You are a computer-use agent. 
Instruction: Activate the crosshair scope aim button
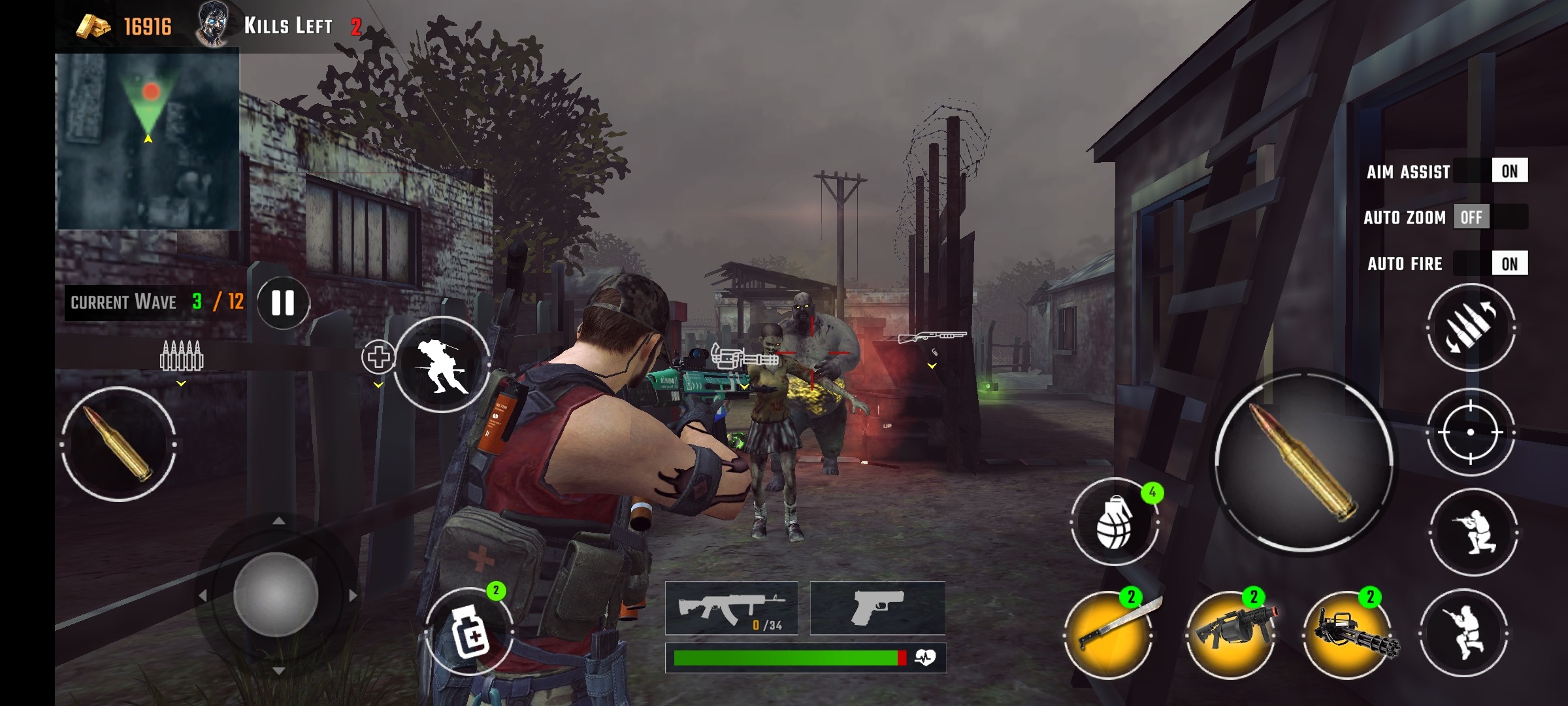(x=1471, y=431)
